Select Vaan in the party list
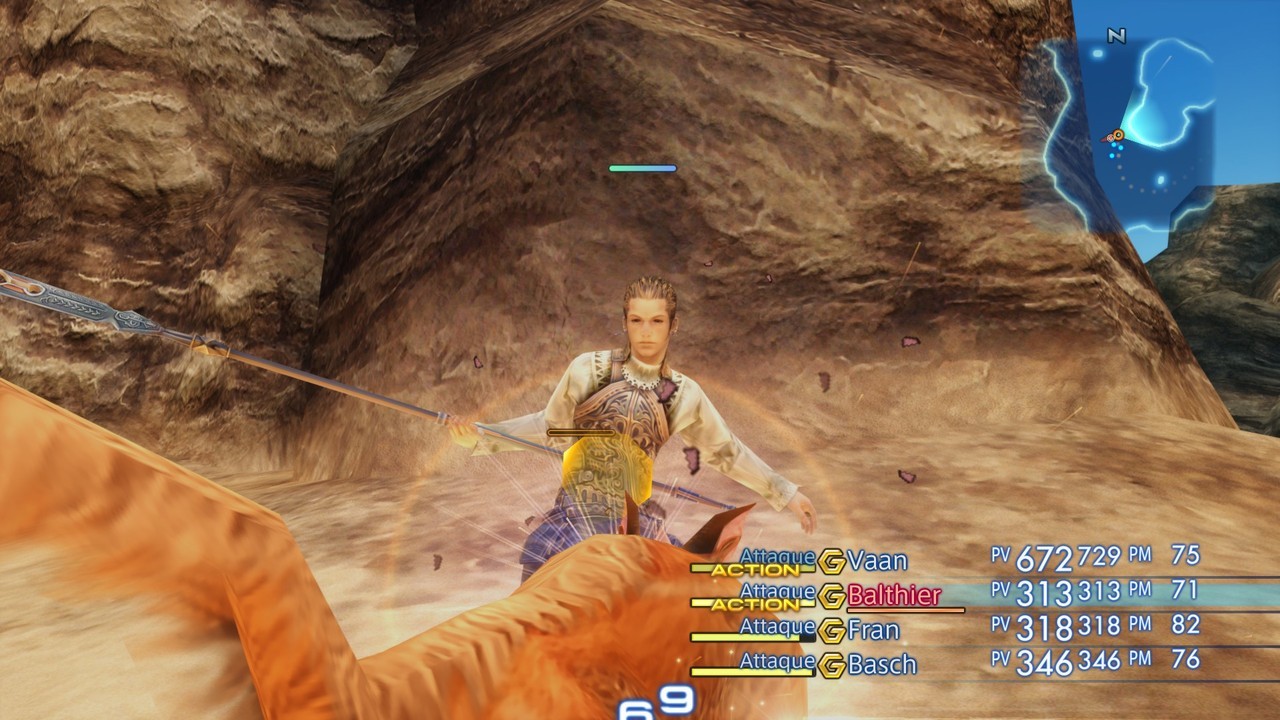The width and height of the screenshot is (1280, 720). (x=877, y=560)
